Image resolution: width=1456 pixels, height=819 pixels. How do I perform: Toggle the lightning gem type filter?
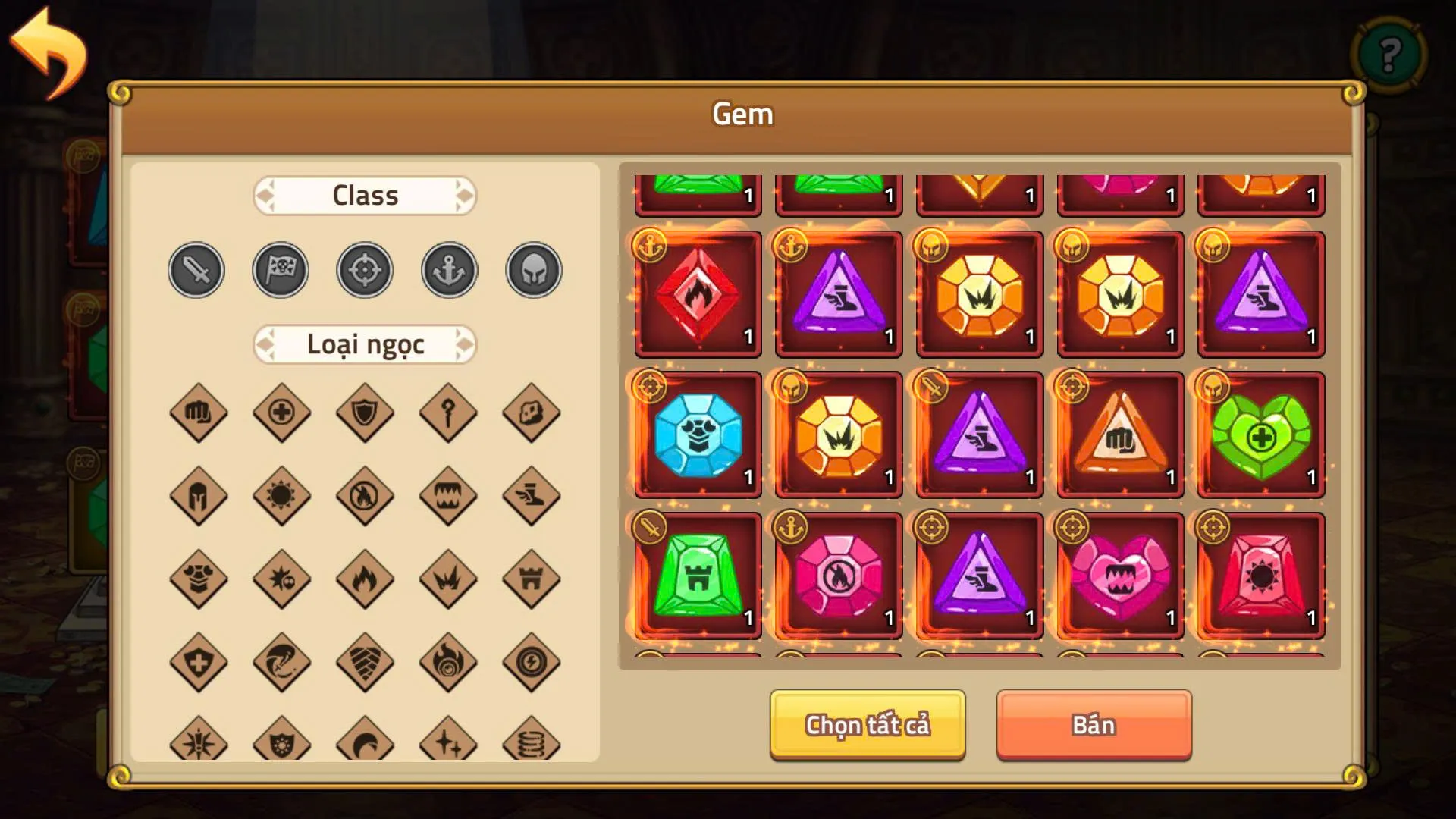tap(532, 664)
